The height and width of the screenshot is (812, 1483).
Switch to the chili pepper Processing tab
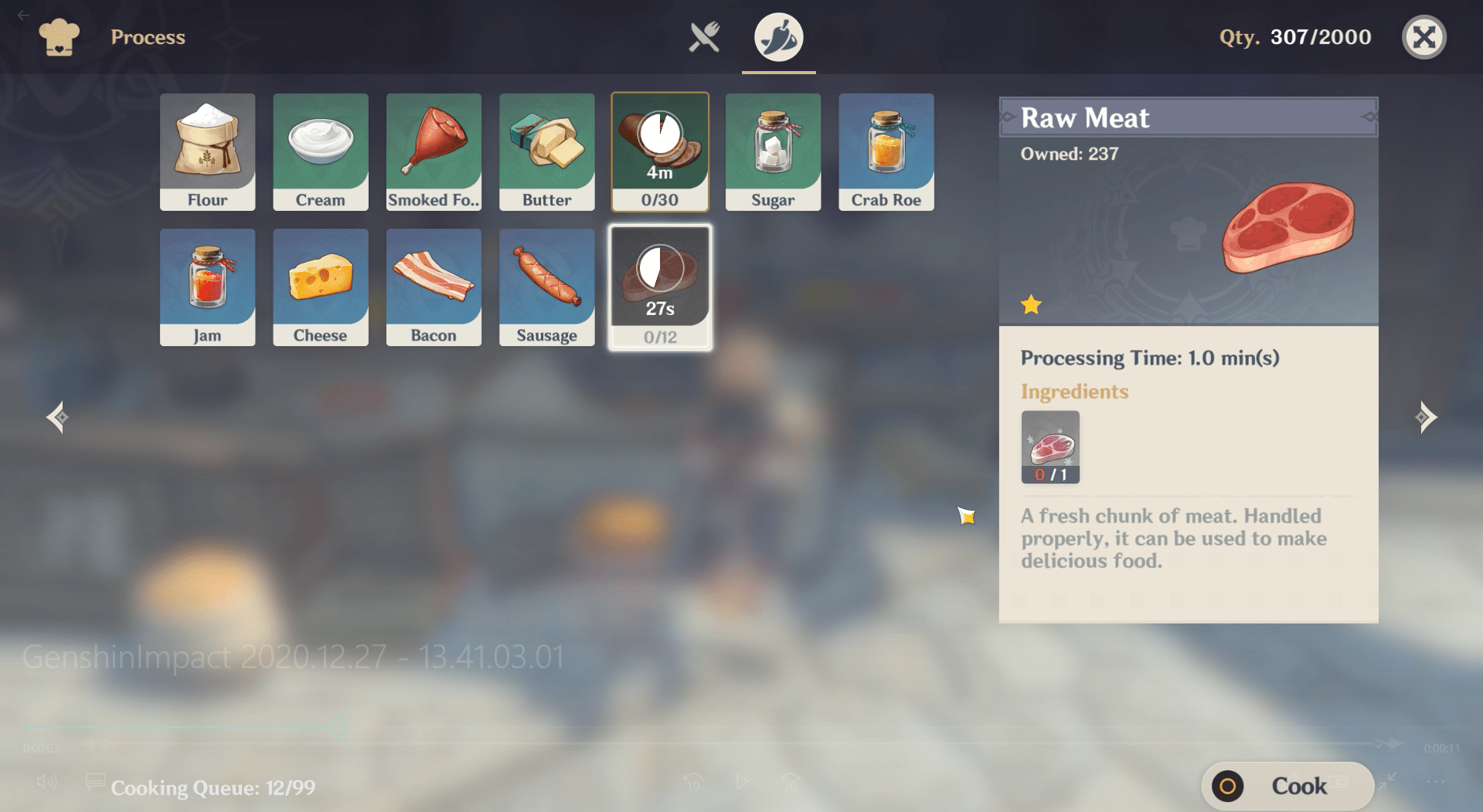pos(778,36)
